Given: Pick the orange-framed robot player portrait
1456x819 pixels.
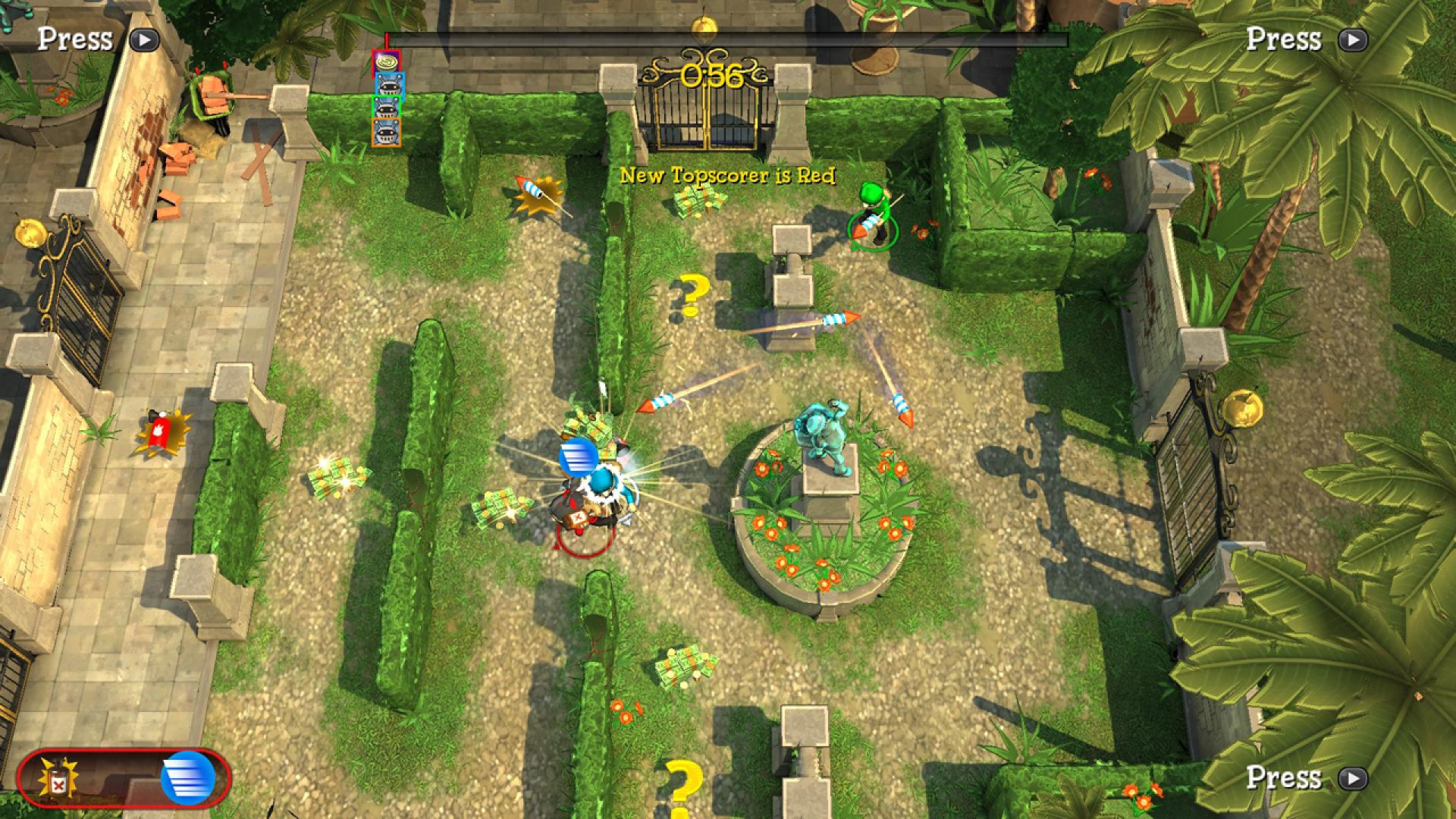Looking at the screenshot, I should coord(386,132).
